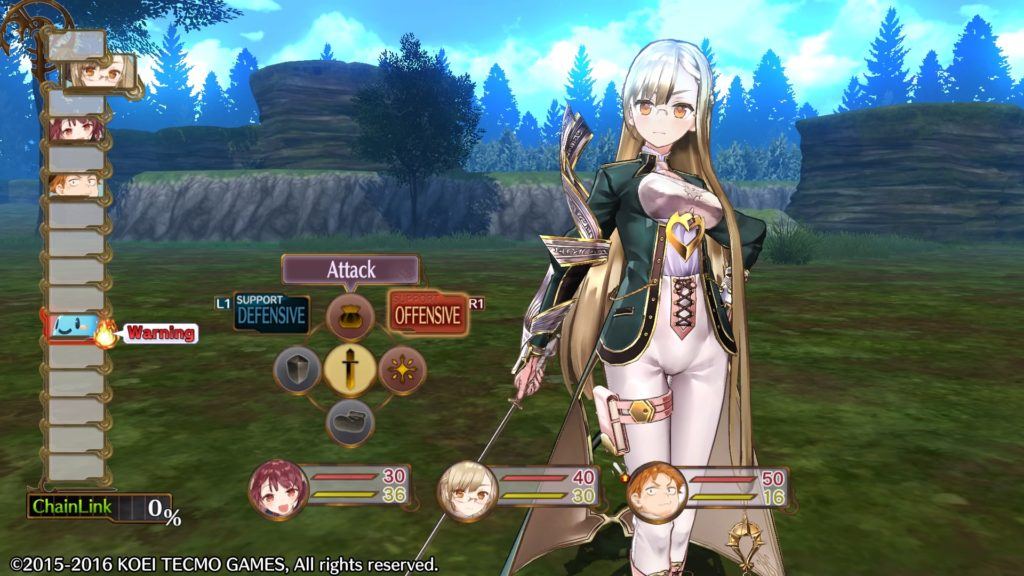Select the blue slime turn-order icon

click(75, 327)
